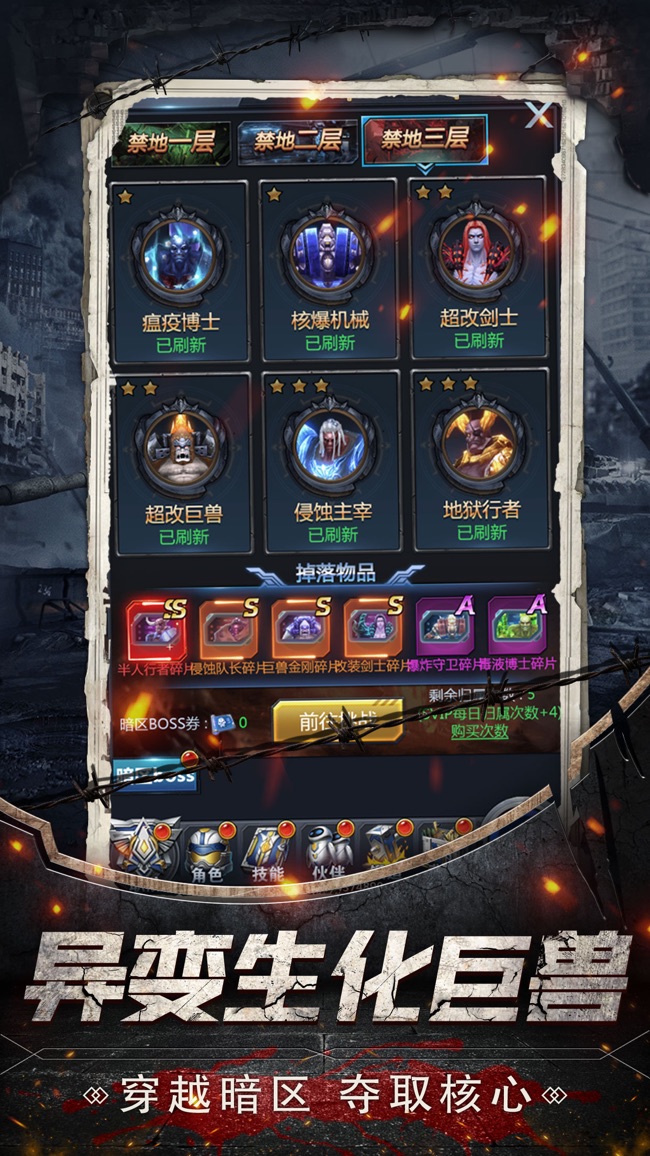The height and width of the screenshot is (1156, 650).
Task: Inspect the 侵蚀队长碎片 drop item
Action: click(229, 627)
